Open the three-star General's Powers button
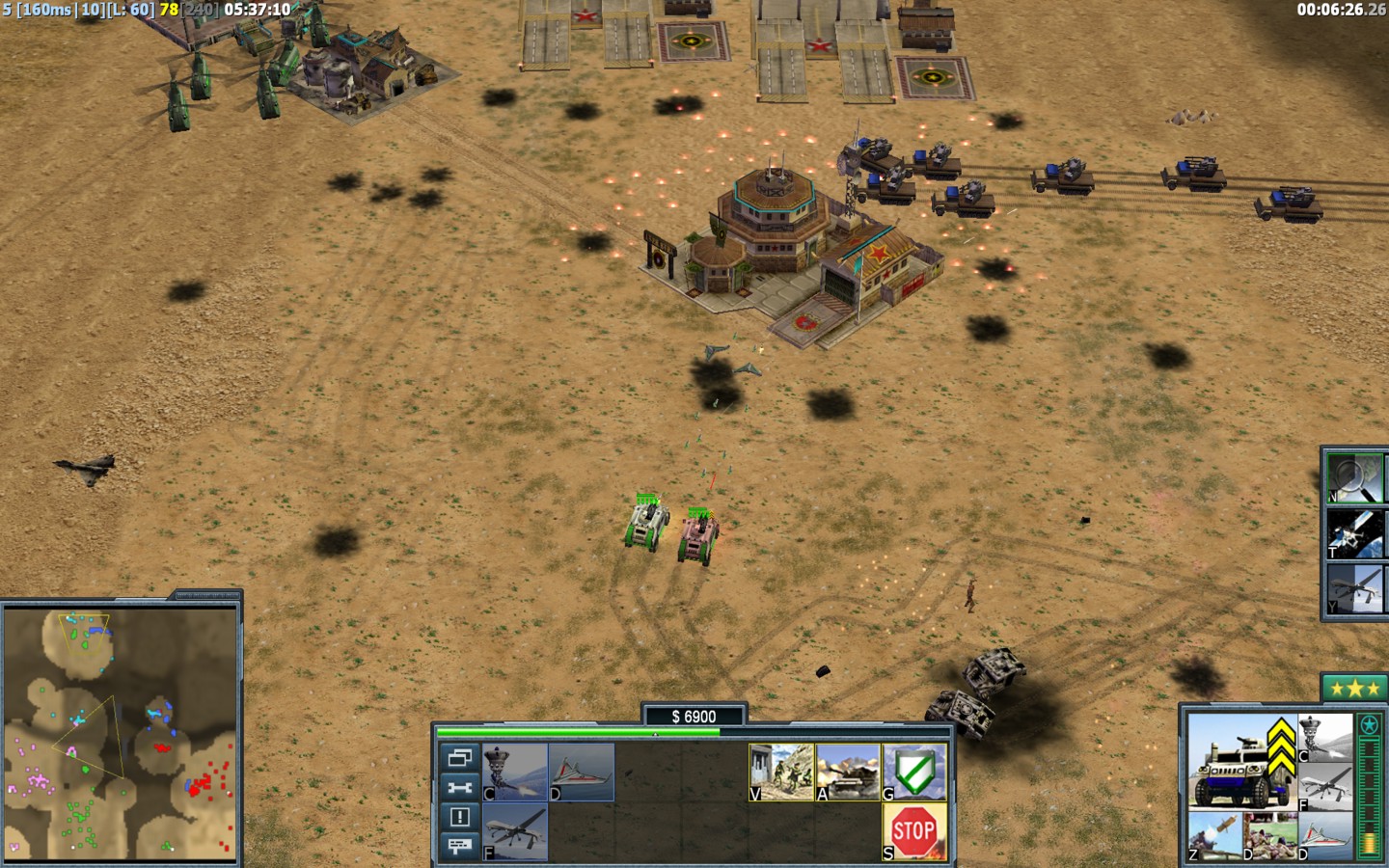 pos(1353,689)
